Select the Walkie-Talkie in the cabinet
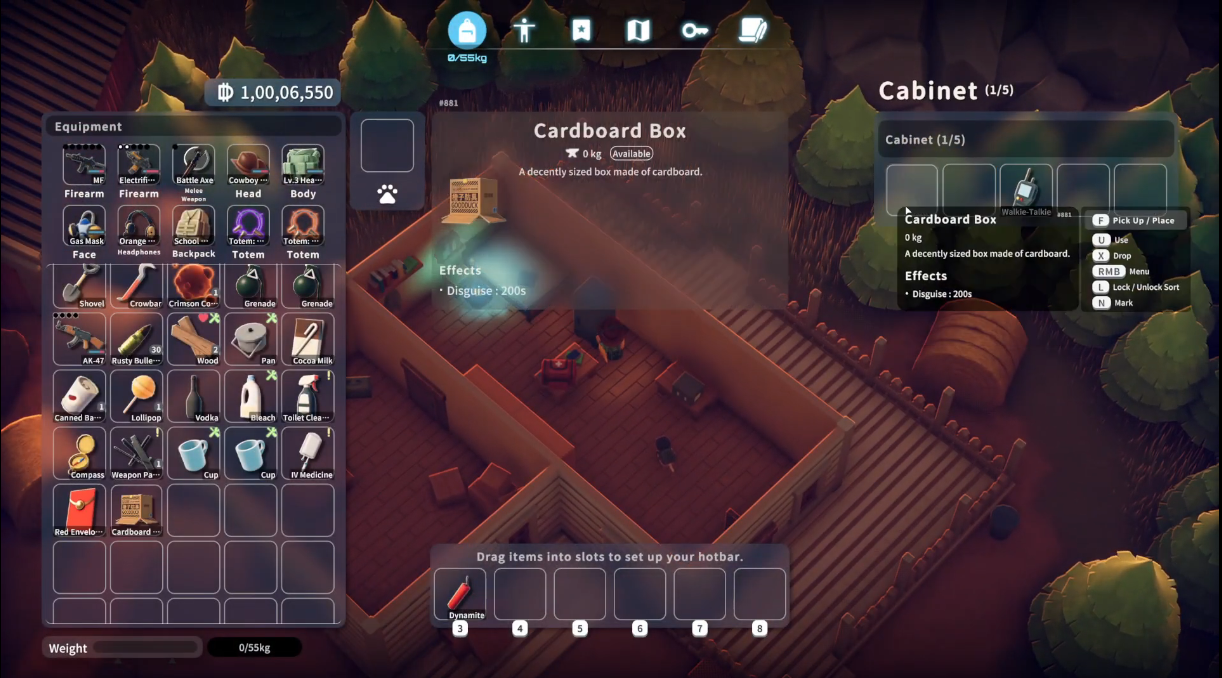 1027,189
